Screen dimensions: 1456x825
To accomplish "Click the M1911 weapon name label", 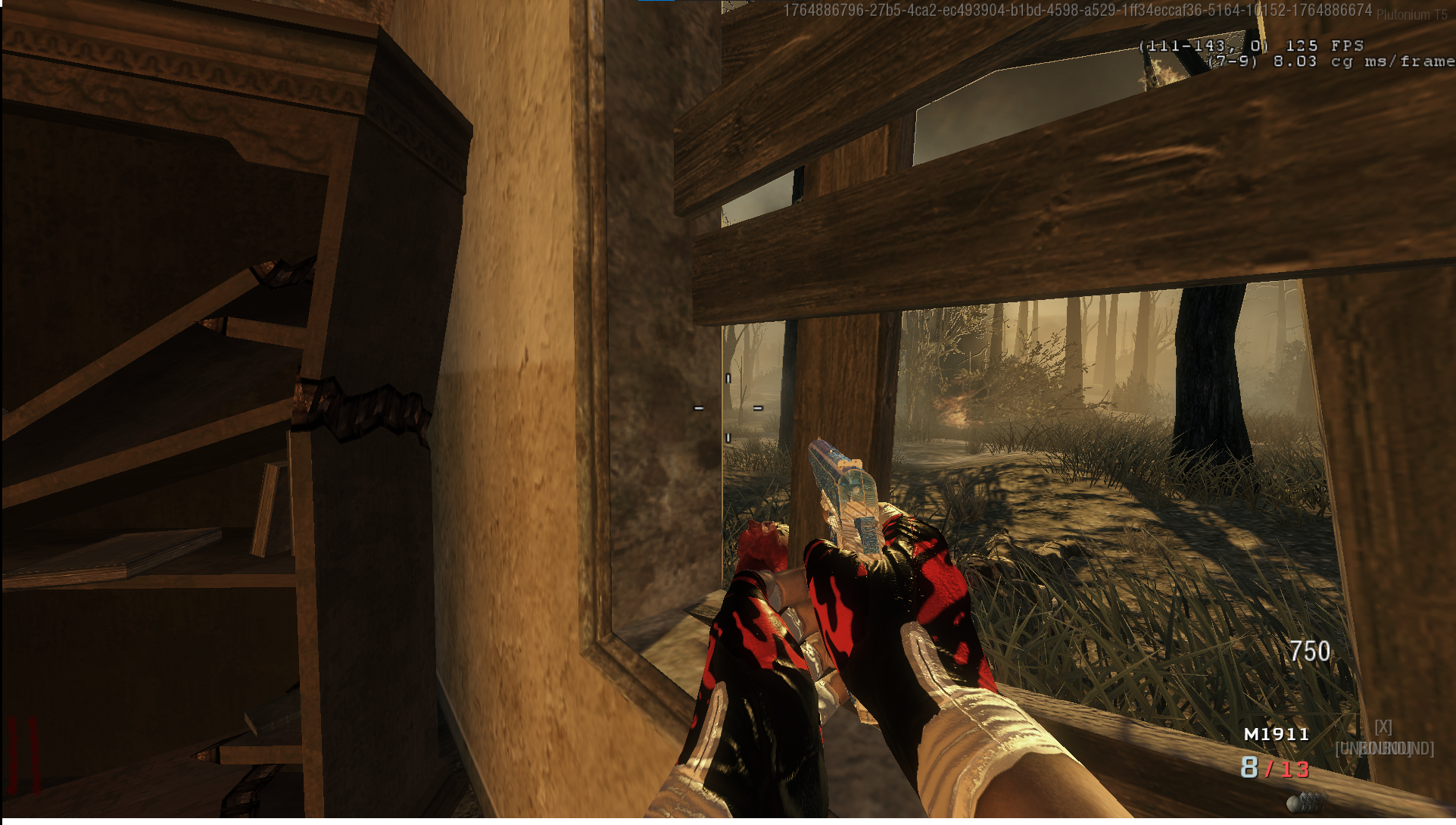I will tap(1277, 734).
